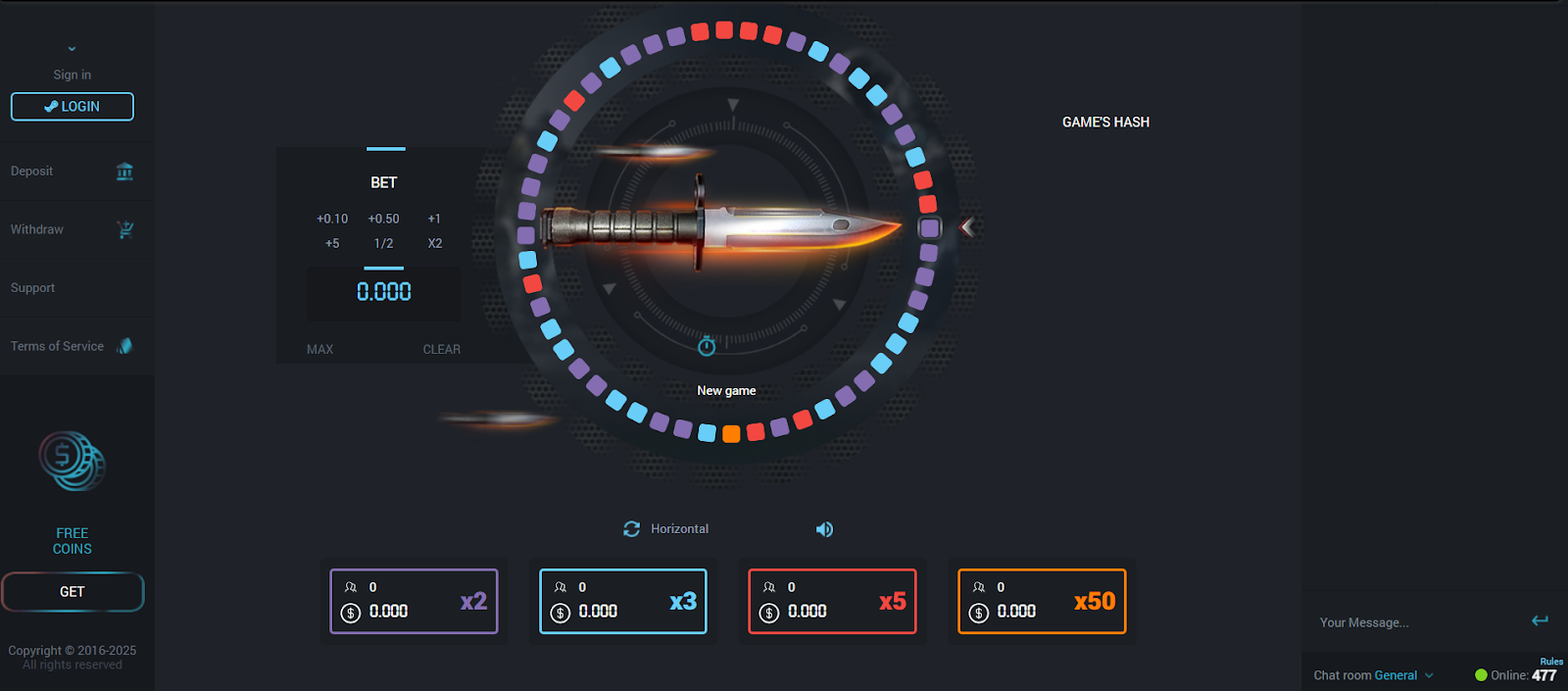1568x691 pixels.
Task: Open the Withdraw page
Action: tap(72, 229)
